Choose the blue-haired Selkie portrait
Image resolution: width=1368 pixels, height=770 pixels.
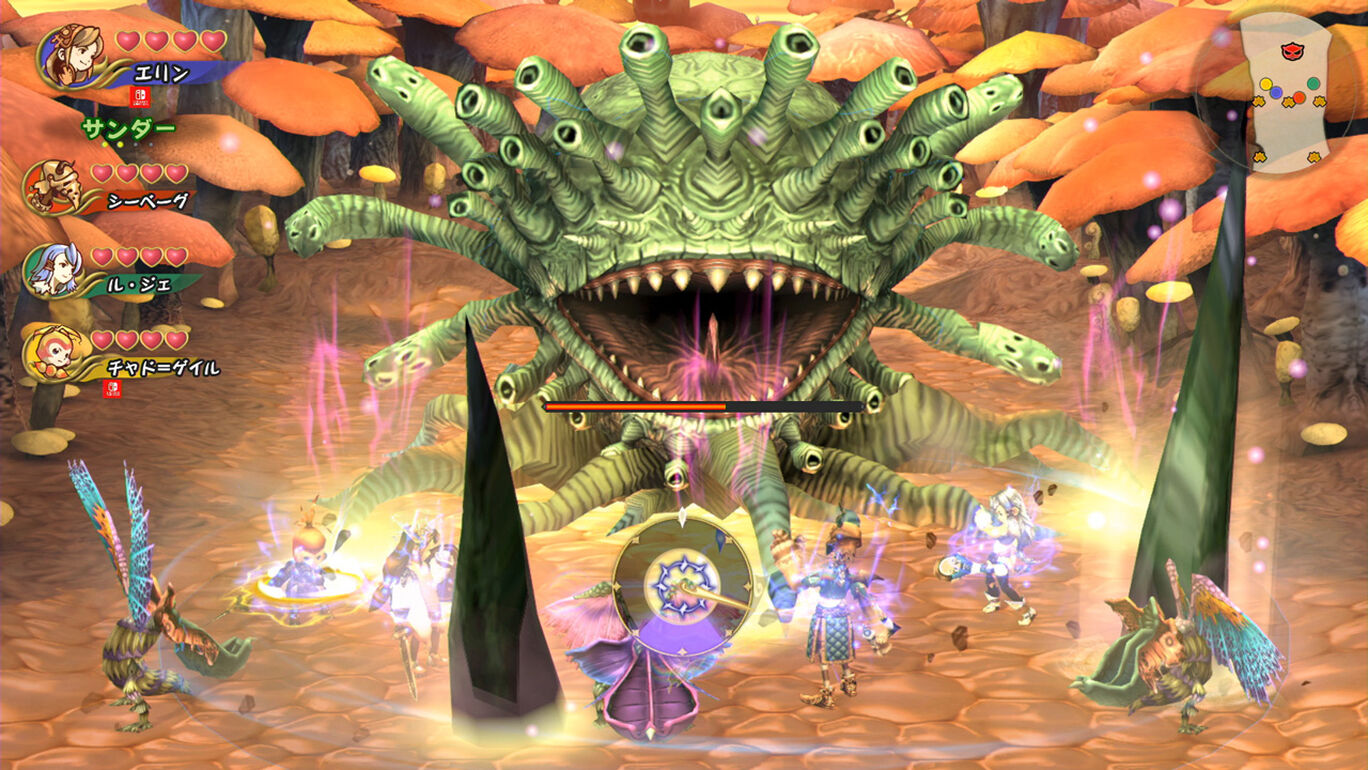tap(52, 270)
